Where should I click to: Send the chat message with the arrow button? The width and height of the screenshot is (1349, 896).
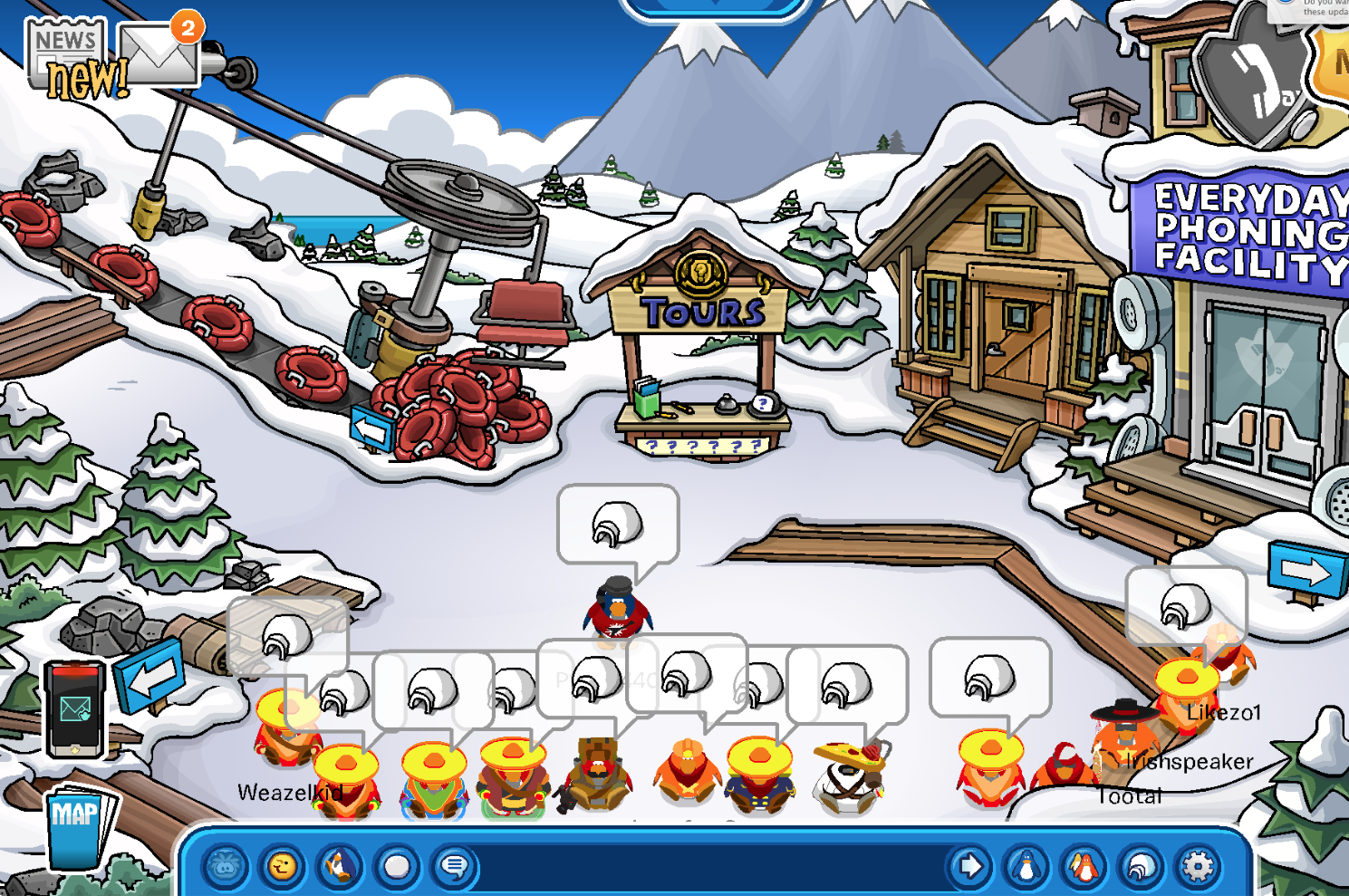click(x=969, y=867)
